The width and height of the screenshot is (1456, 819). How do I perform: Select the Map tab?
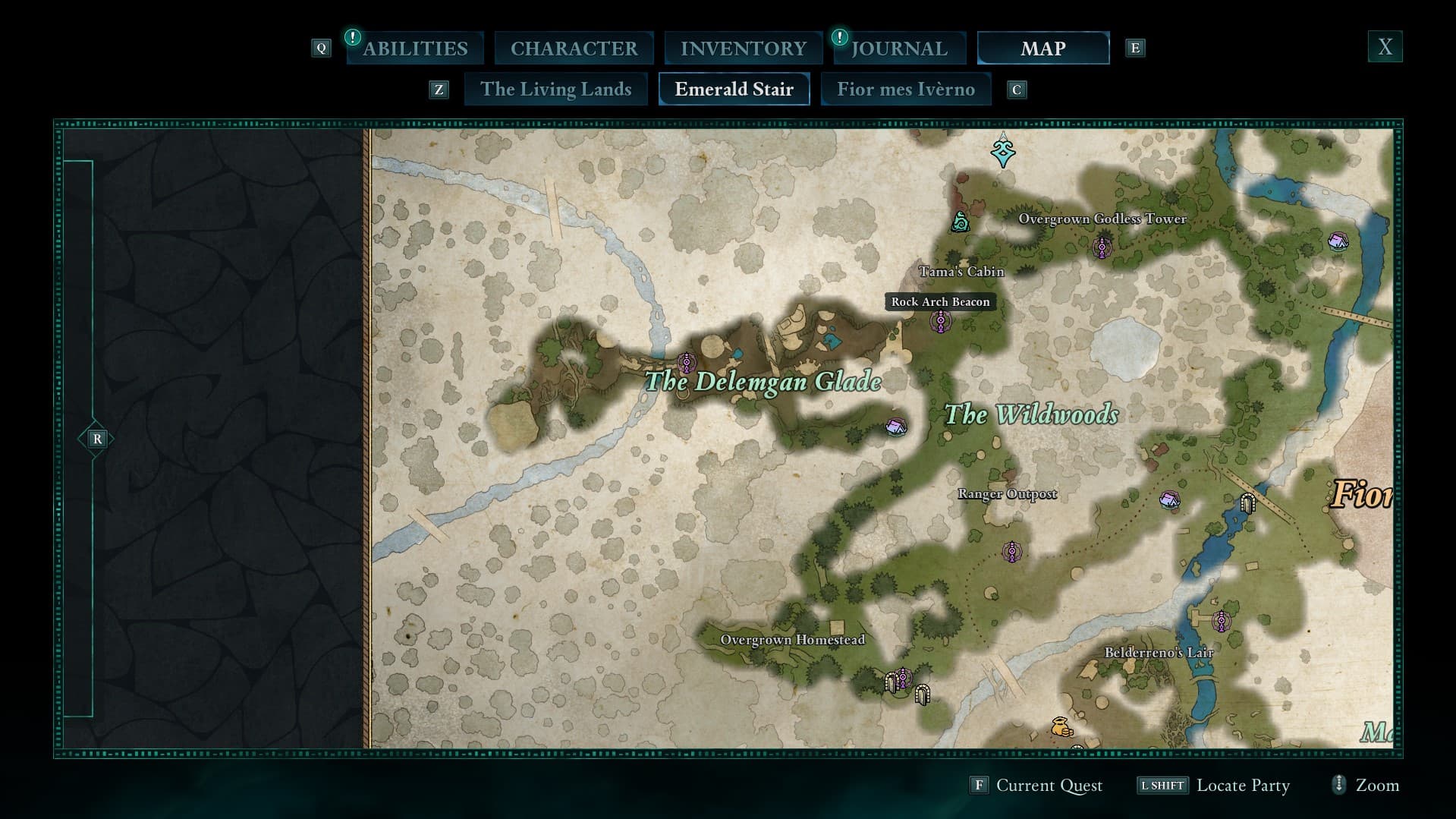point(1042,49)
